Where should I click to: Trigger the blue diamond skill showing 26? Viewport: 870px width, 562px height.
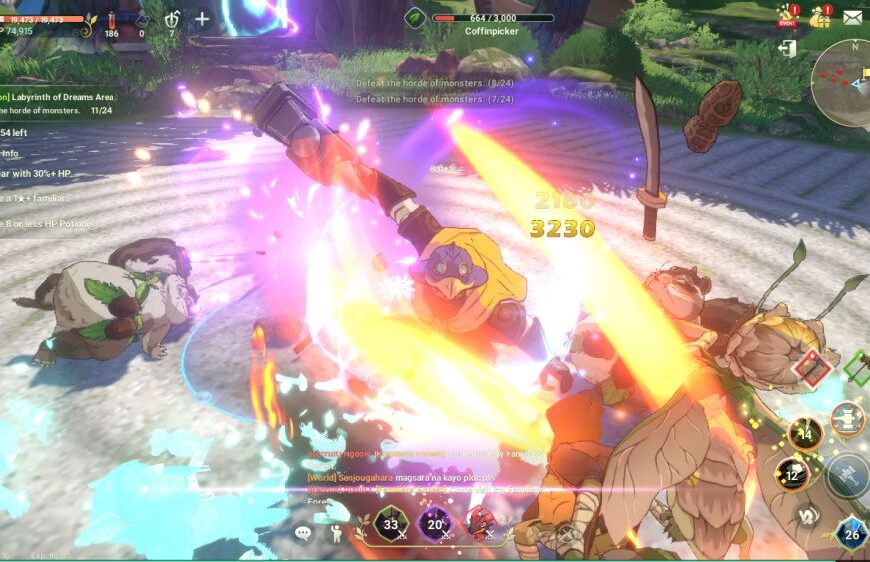tap(851, 535)
